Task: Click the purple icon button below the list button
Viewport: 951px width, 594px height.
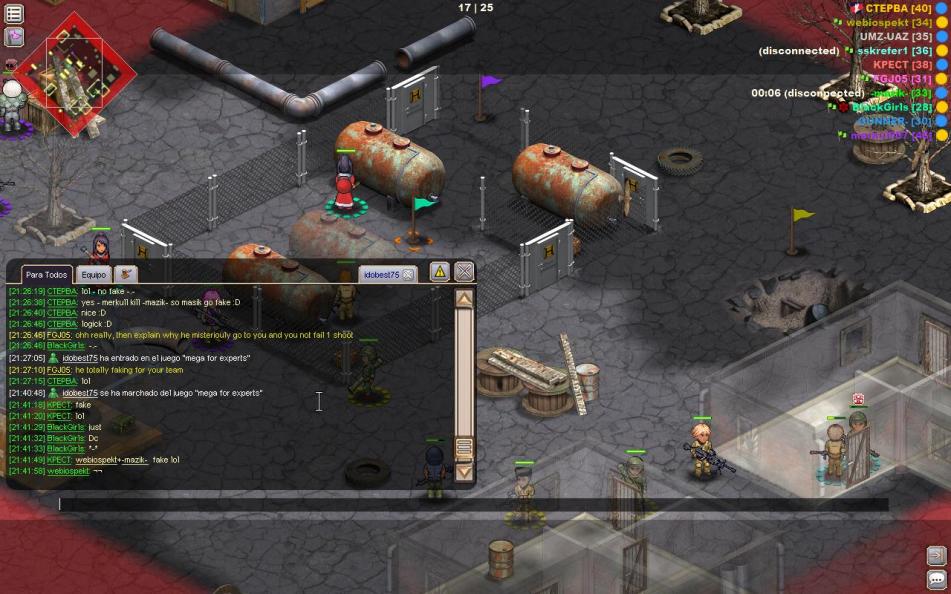Action: [x=14, y=37]
